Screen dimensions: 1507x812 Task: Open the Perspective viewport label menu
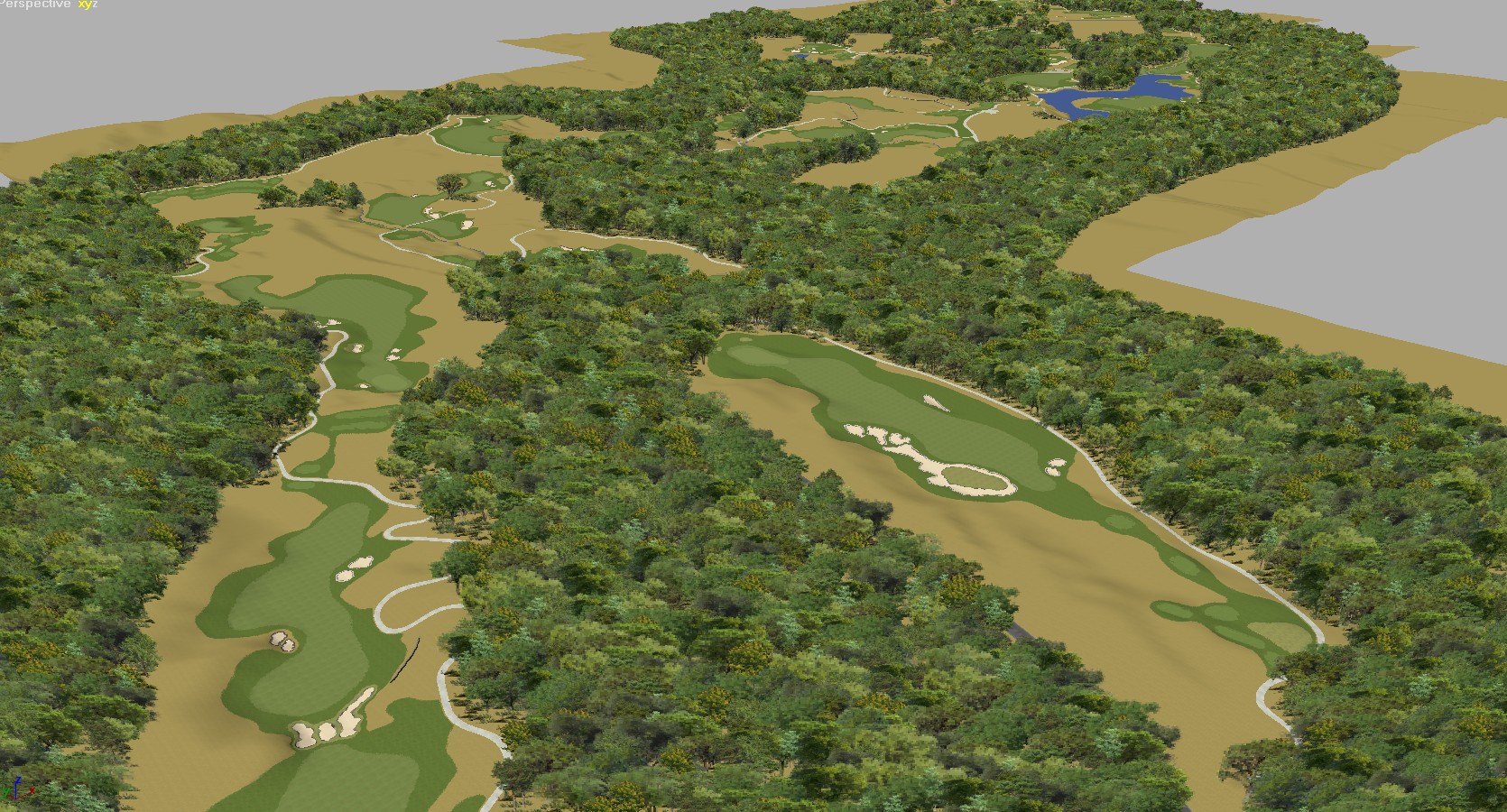[x=34, y=5]
